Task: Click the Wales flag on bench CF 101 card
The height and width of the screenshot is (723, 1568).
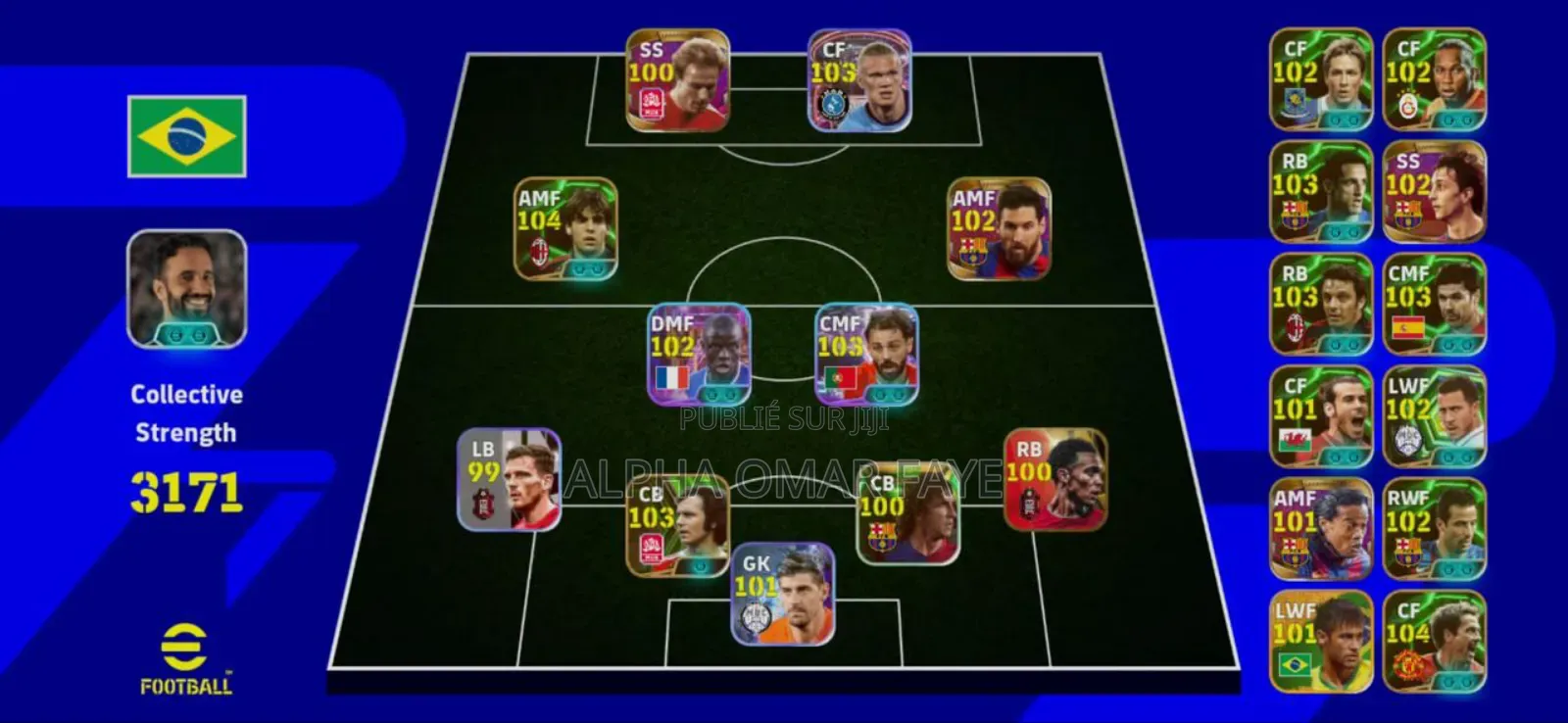Action: pyautogui.click(x=1296, y=439)
